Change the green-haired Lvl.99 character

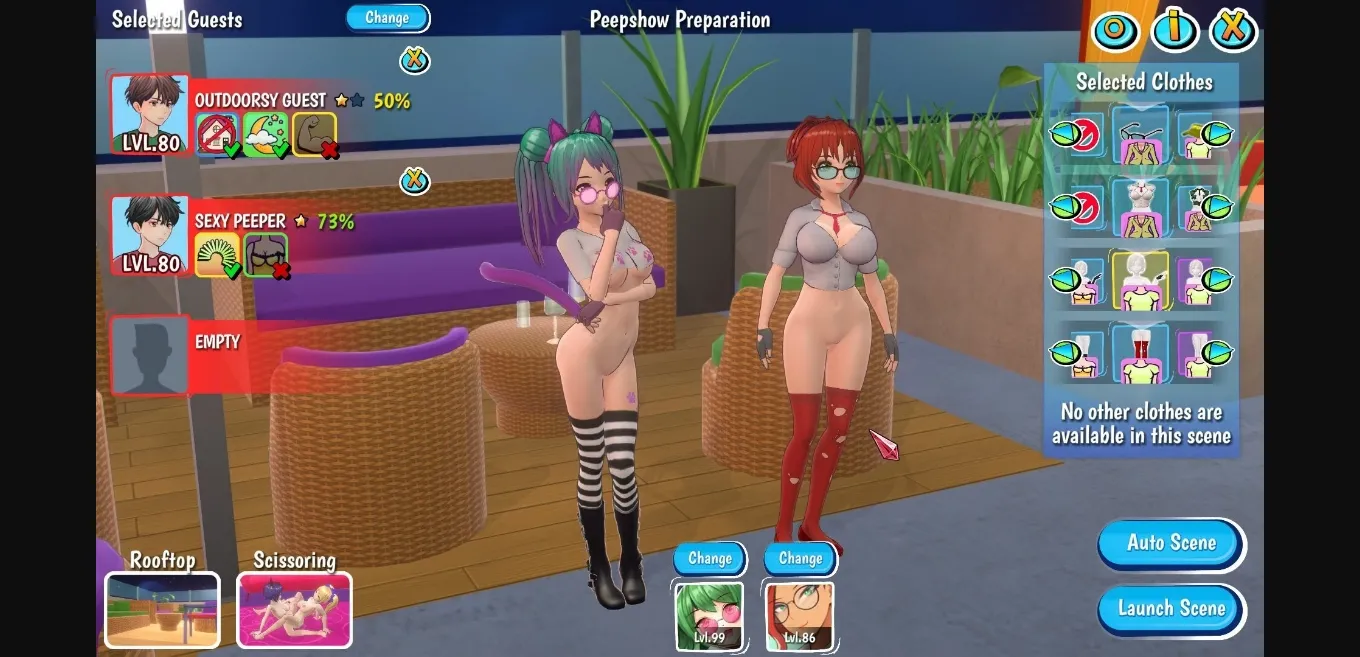(709, 559)
